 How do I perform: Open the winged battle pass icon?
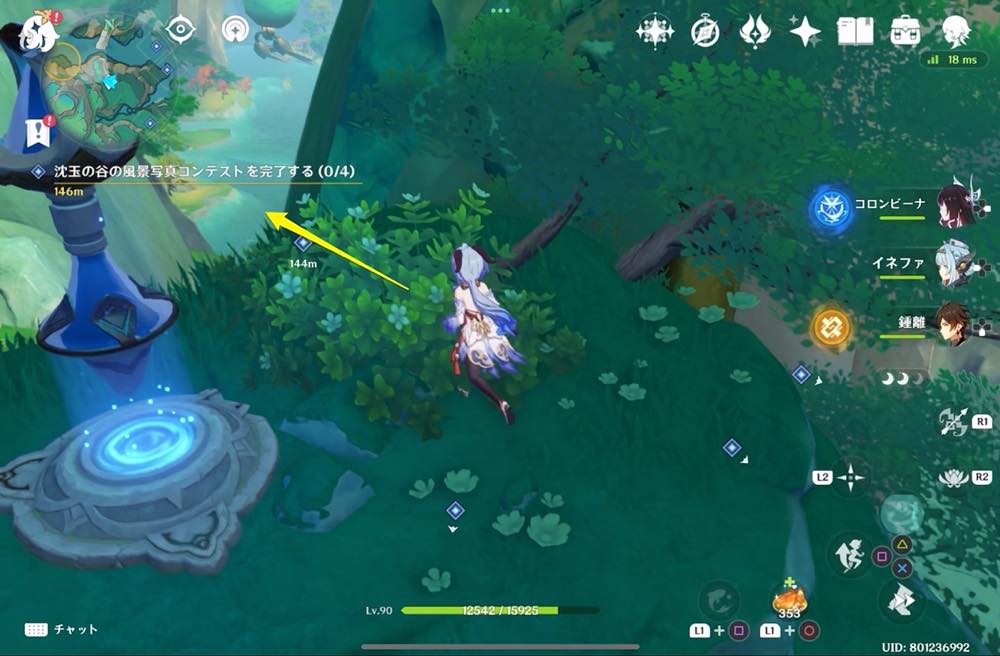755,32
